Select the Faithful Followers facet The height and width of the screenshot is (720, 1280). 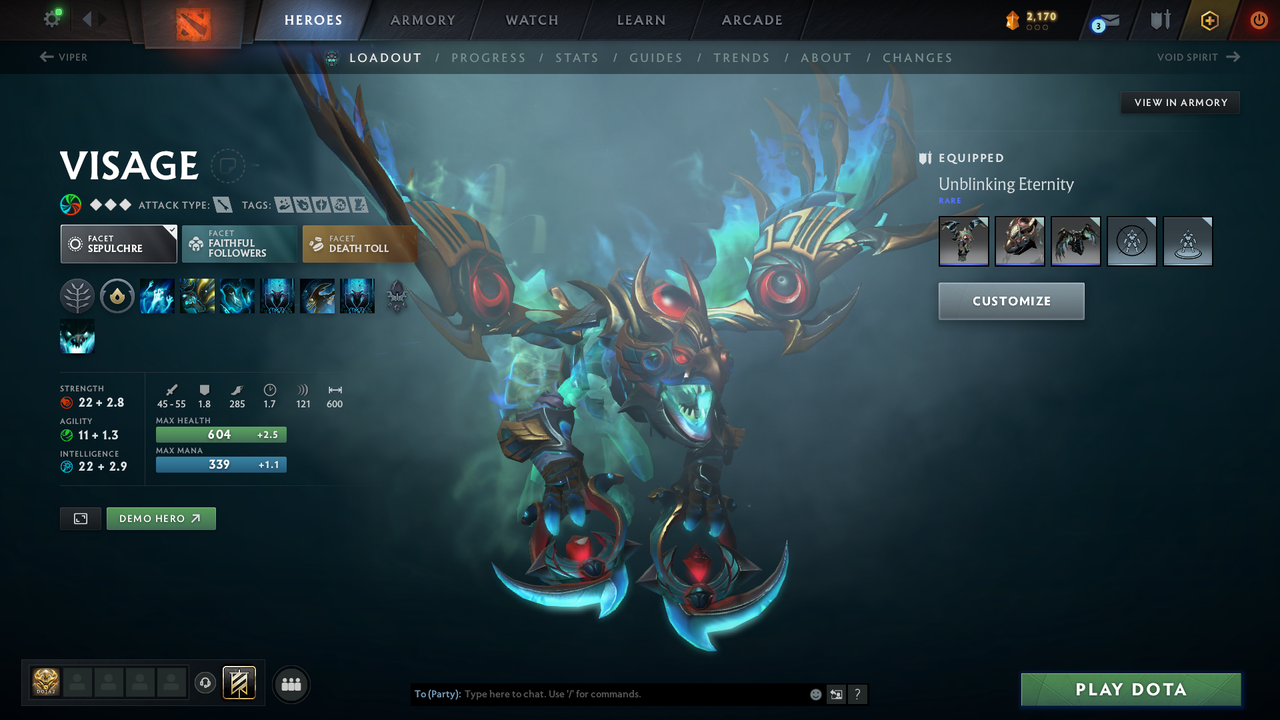239,243
